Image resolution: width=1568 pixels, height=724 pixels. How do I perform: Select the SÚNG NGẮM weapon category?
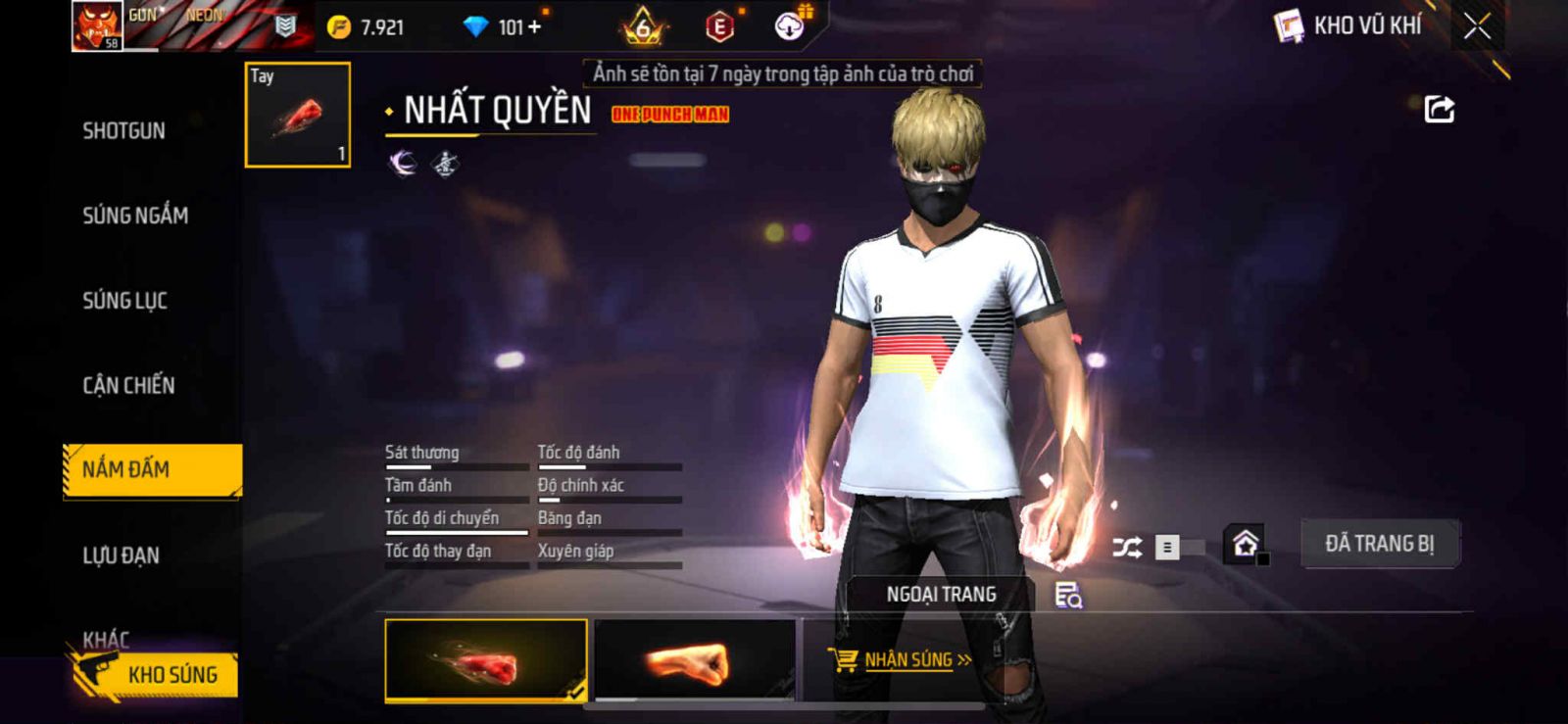pyautogui.click(x=135, y=216)
